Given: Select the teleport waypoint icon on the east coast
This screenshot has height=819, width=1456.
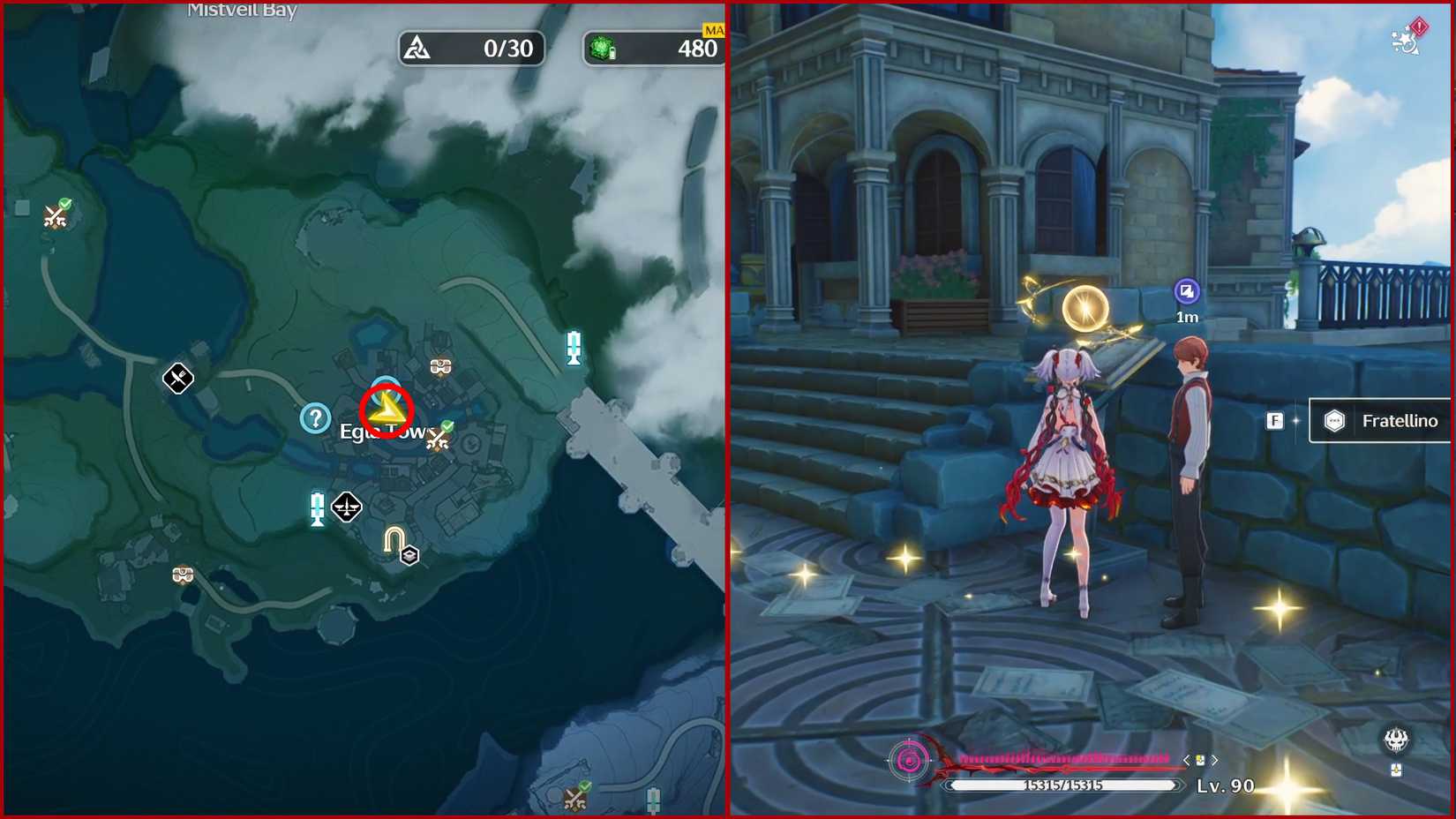Looking at the screenshot, I should 574,347.
